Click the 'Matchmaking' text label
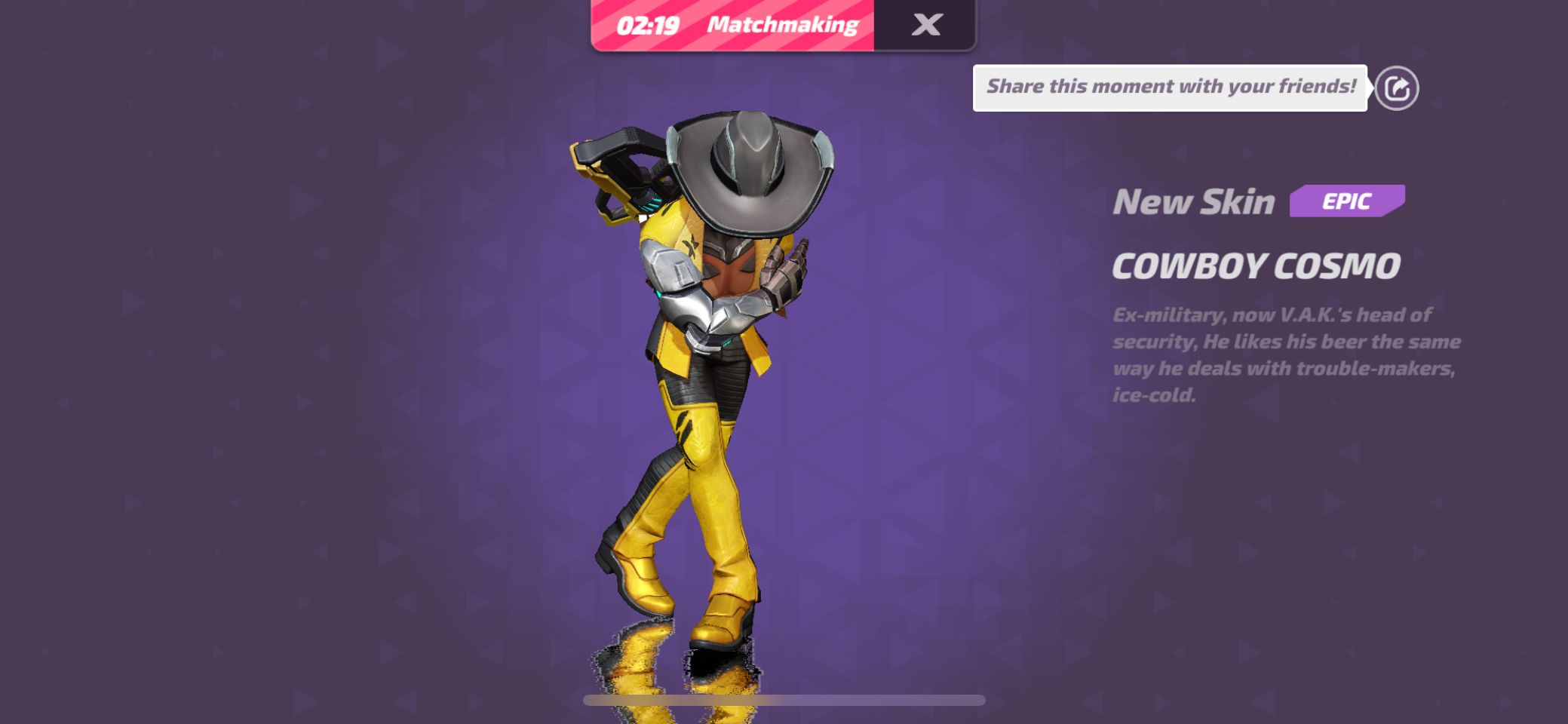 click(783, 25)
